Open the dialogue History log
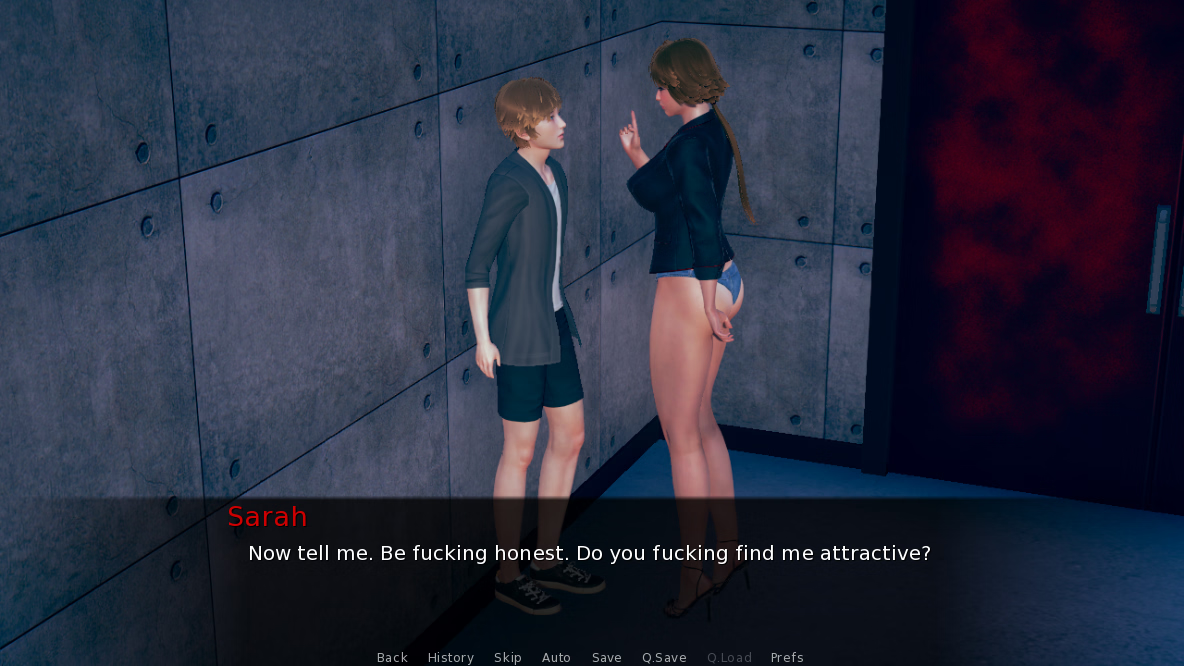 pos(451,657)
